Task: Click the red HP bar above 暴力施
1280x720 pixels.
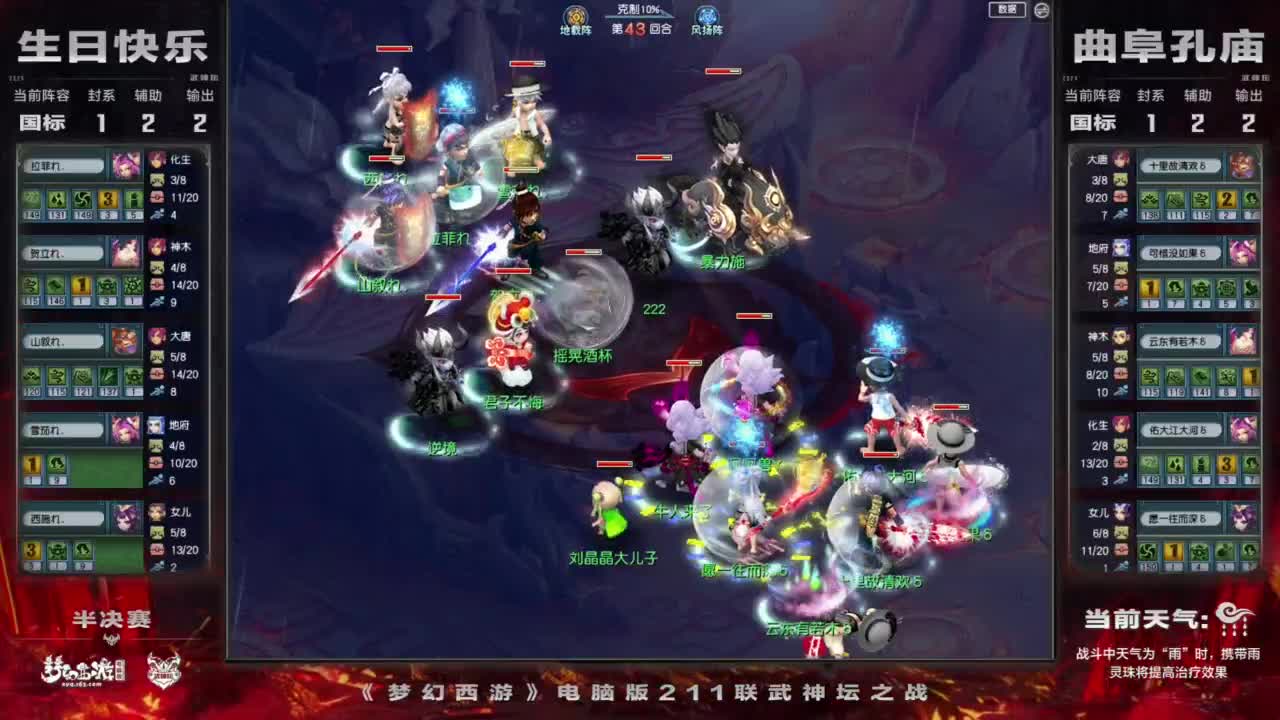Action: [653, 157]
